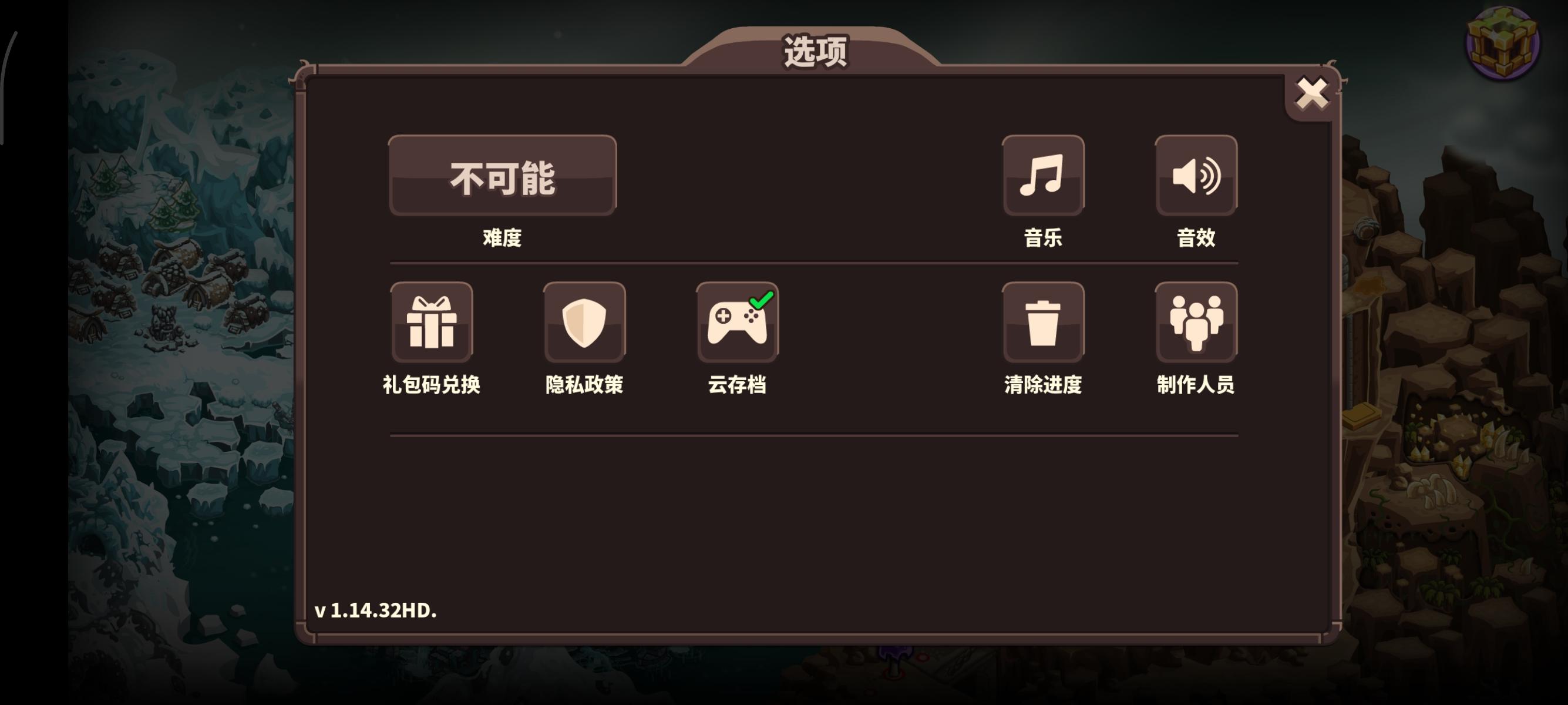1568x705 pixels.
Task: Tap the green checkmark on cloud save
Action: coord(762,300)
